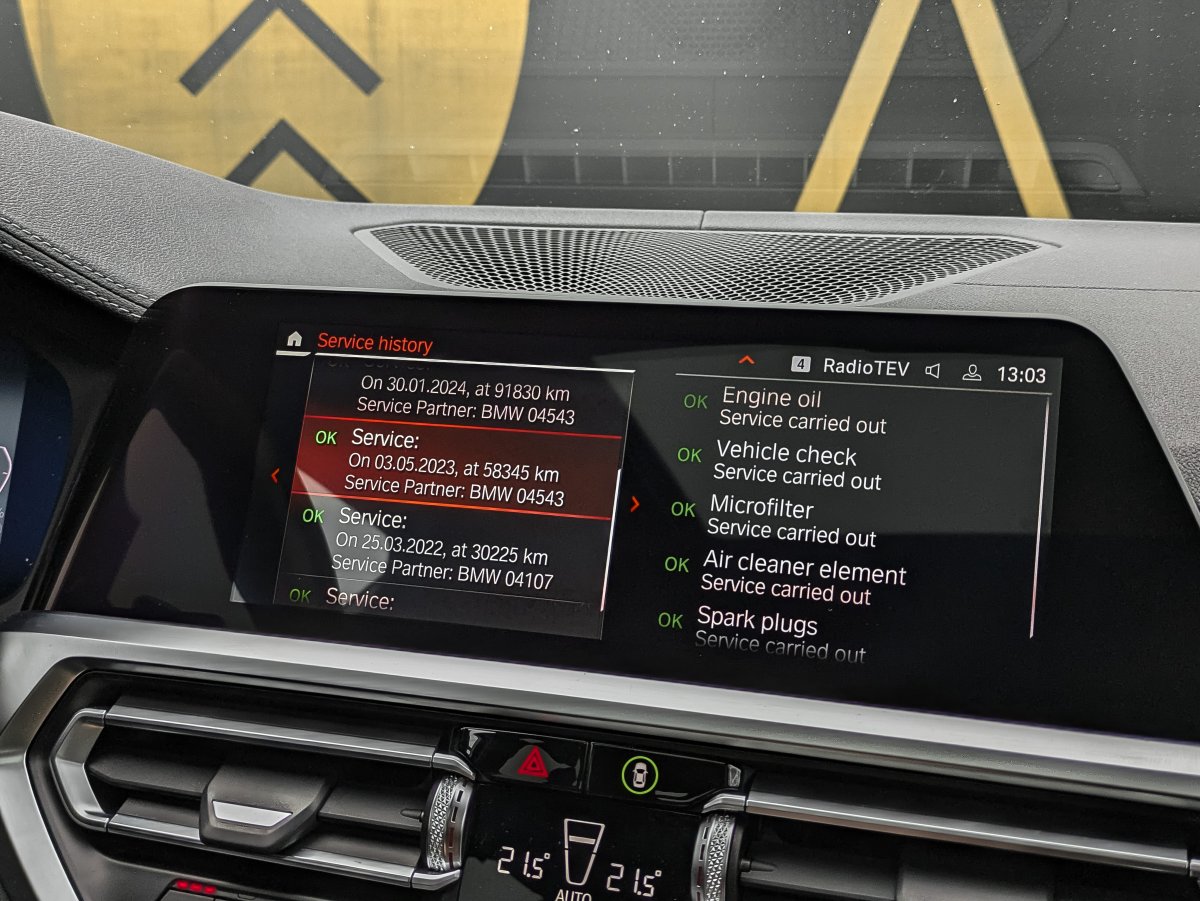Select the Engine oil service item

(800, 410)
